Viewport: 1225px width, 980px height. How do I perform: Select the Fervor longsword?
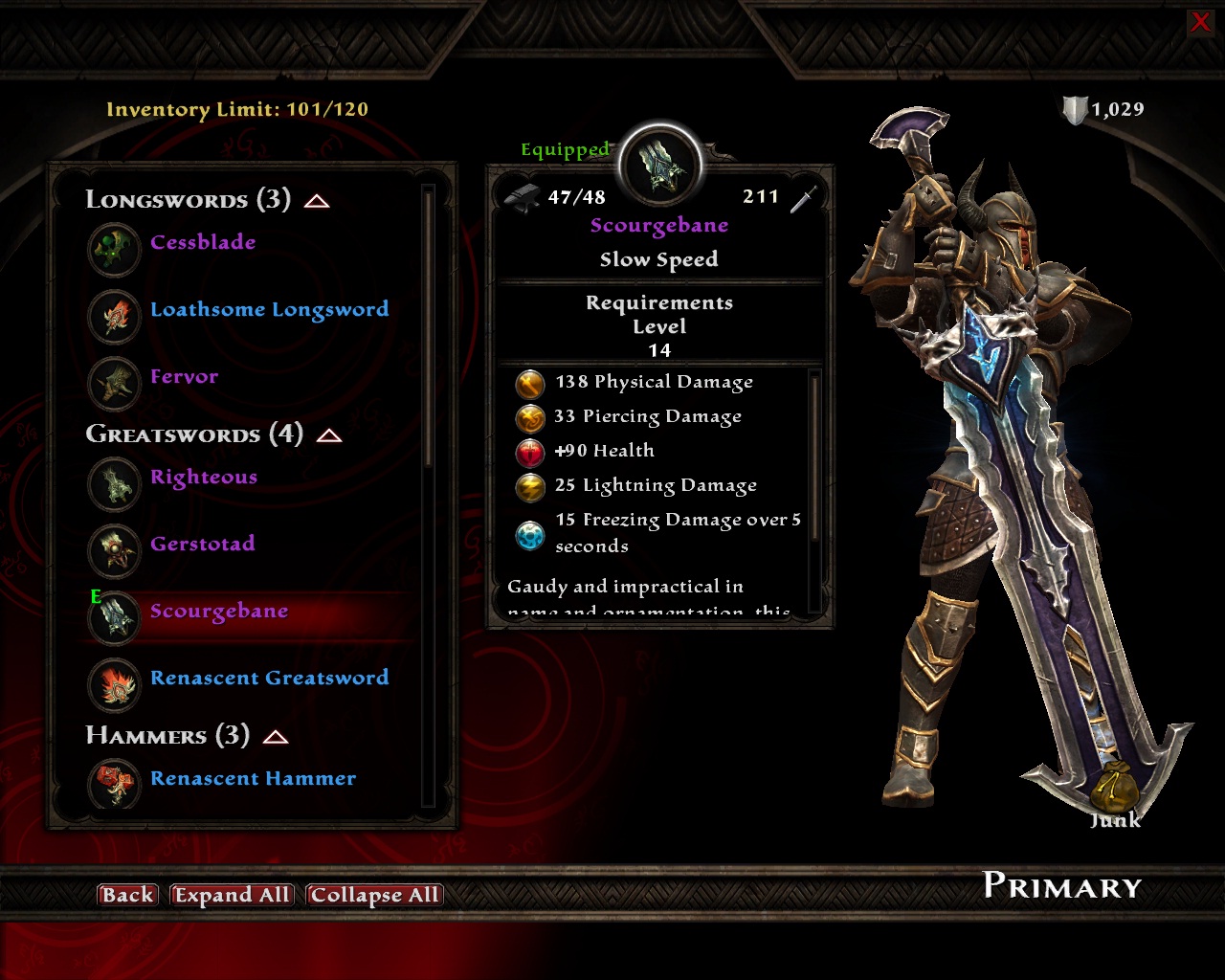point(184,377)
